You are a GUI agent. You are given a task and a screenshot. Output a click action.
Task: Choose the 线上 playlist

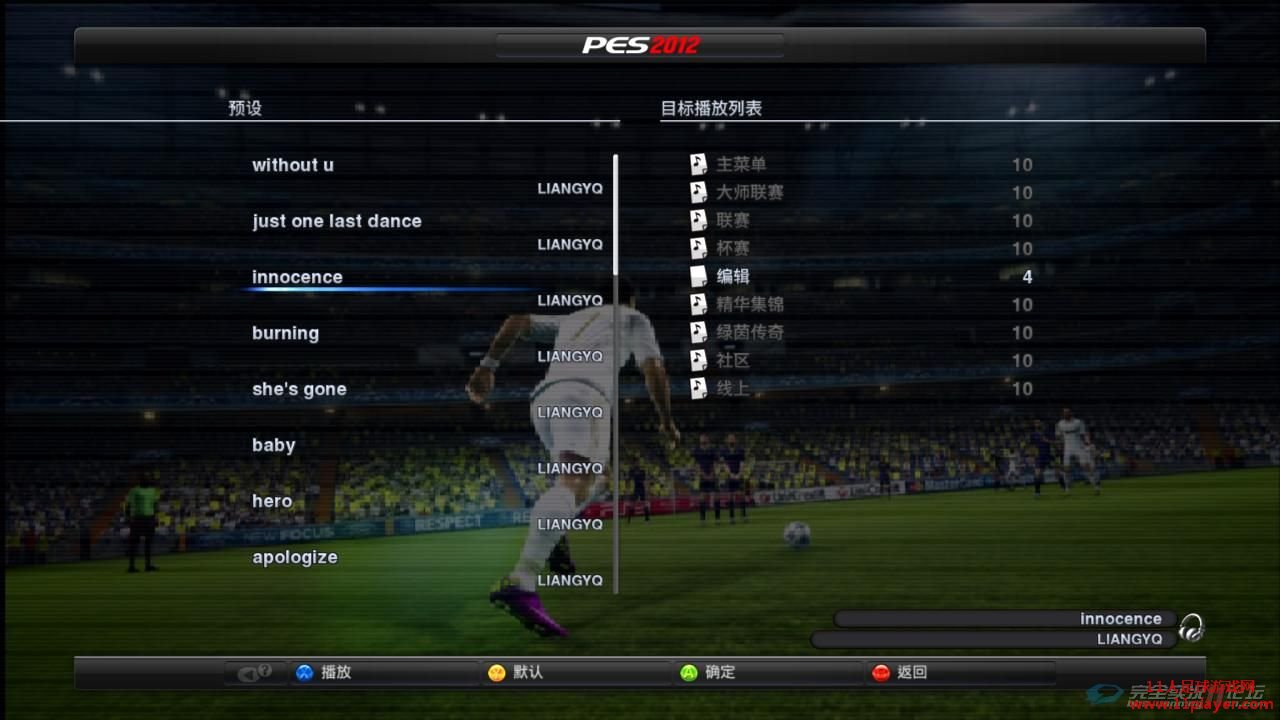pos(733,388)
